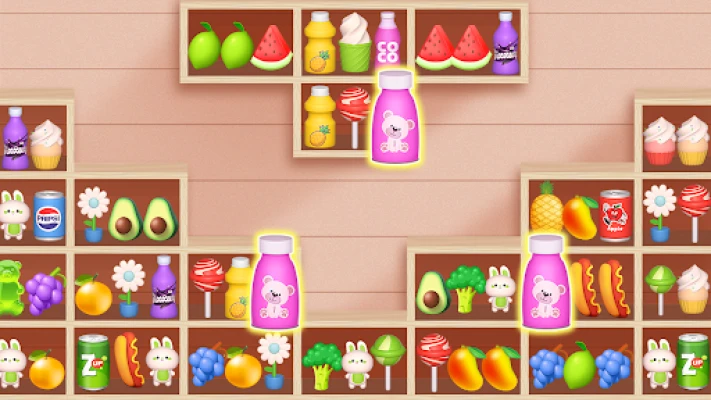Pick the pineapple fruit on the shelf

(x=546, y=208)
